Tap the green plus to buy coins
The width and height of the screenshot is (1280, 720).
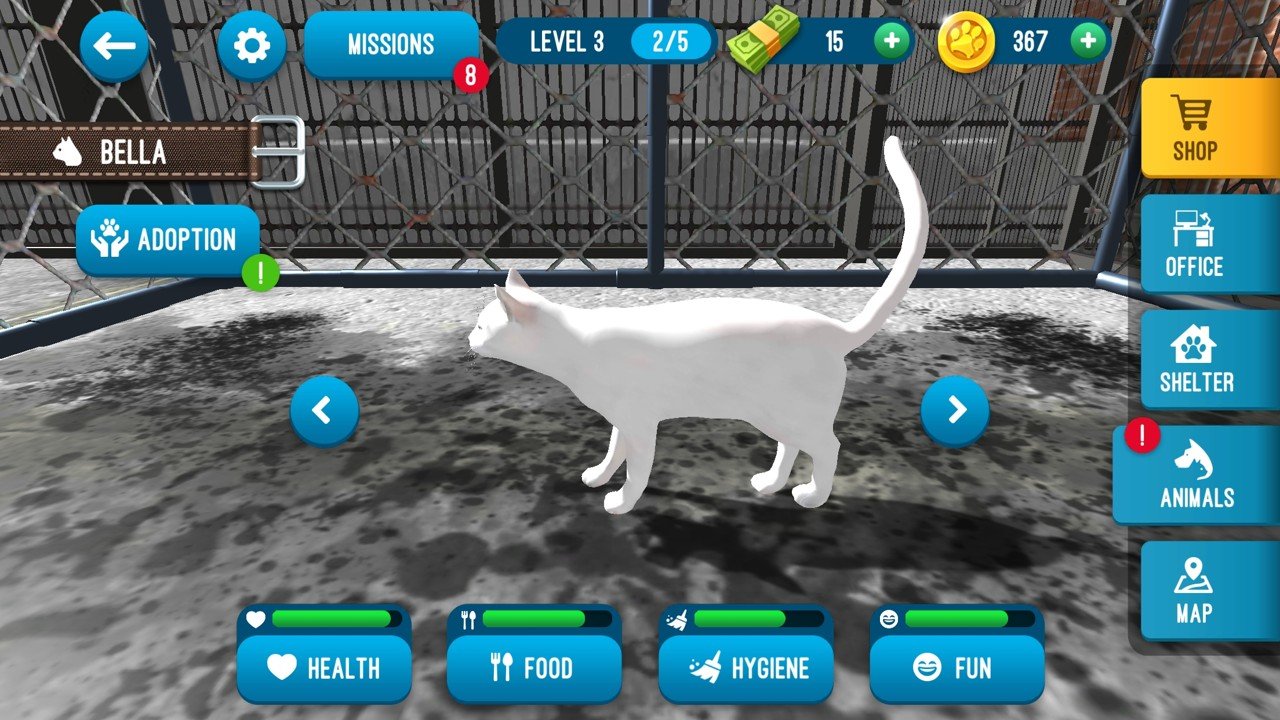[1086, 41]
